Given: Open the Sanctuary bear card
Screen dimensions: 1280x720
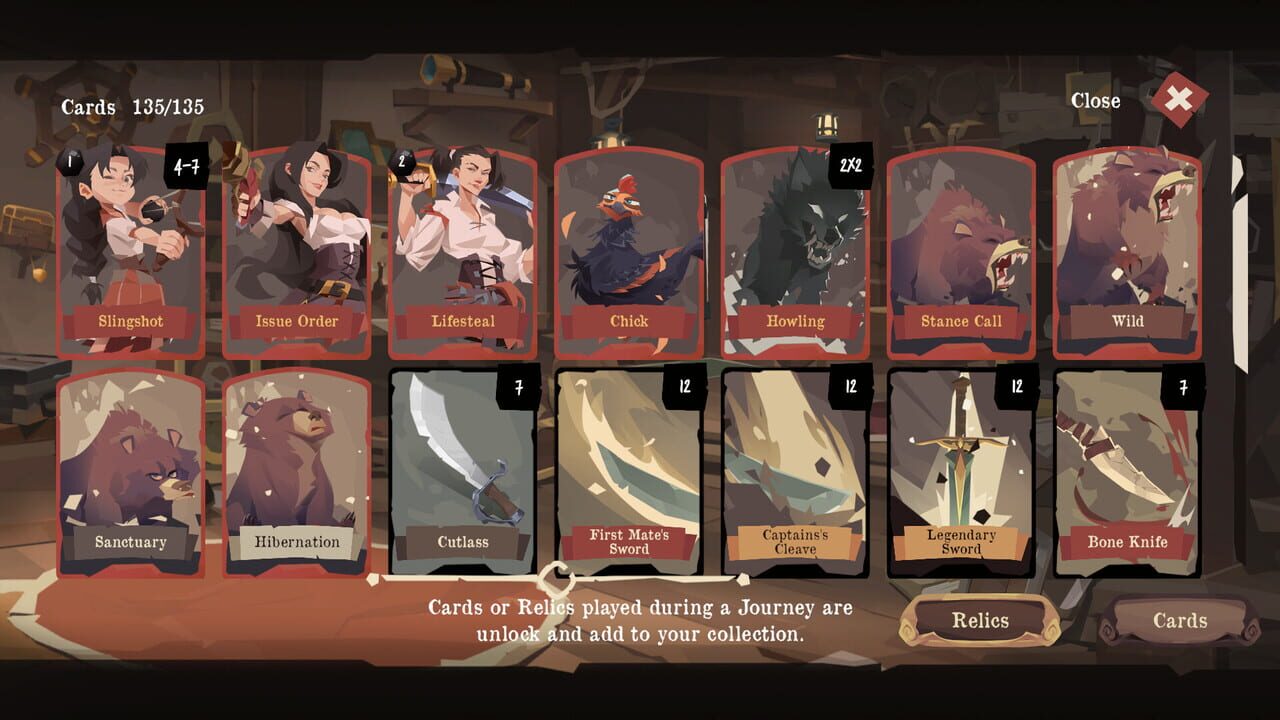Looking at the screenshot, I should [131, 470].
